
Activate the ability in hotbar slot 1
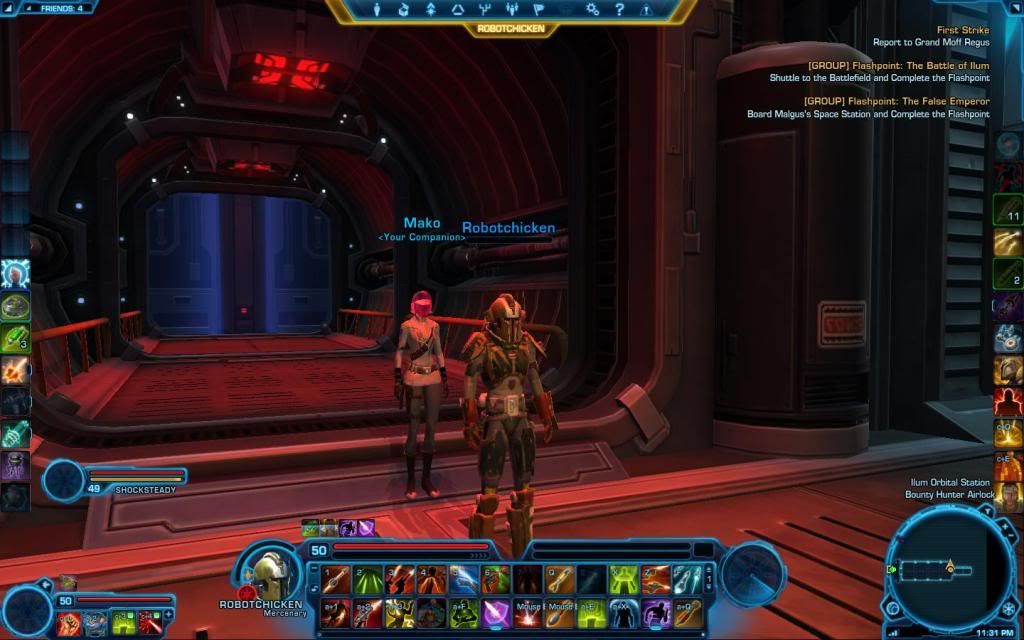pyautogui.click(x=335, y=579)
